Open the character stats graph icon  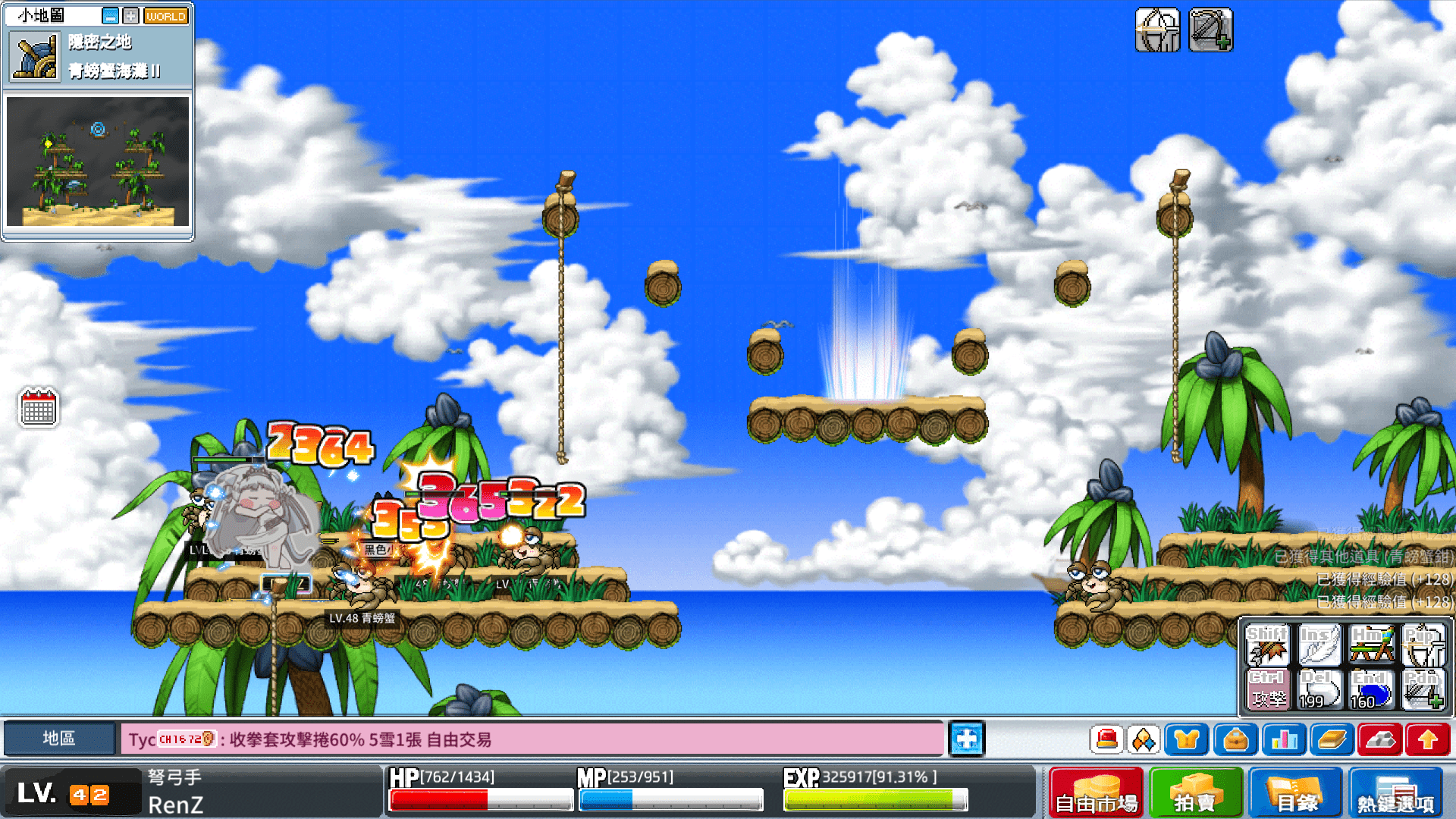(1284, 739)
